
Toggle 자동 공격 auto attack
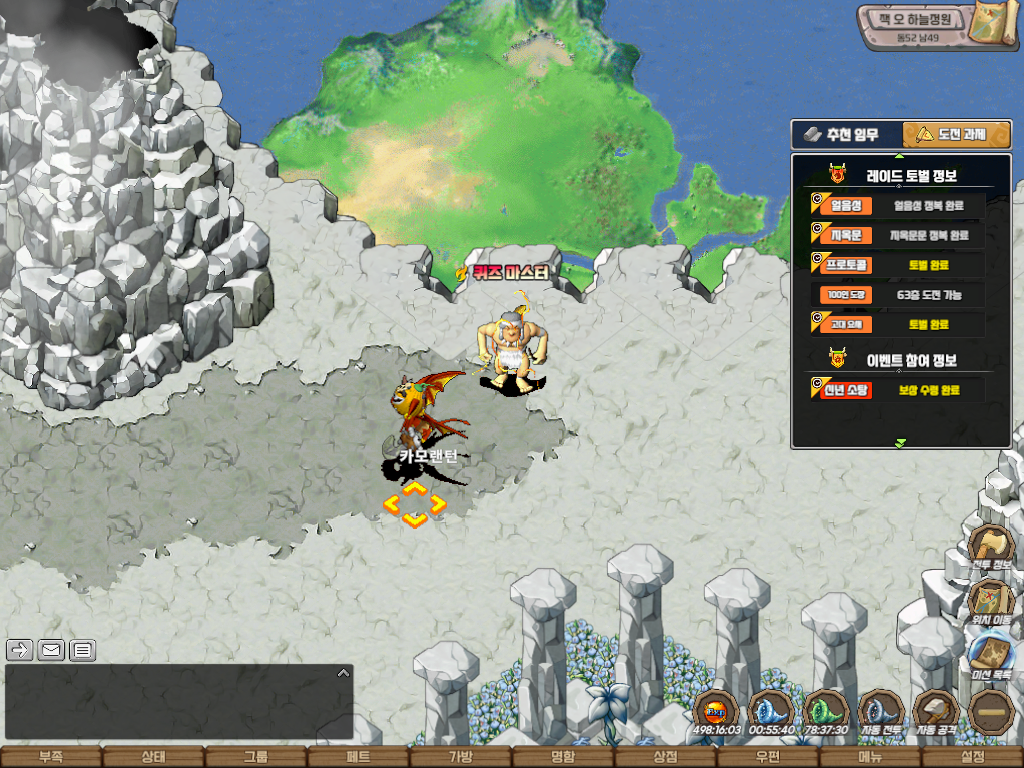point(937,712)
